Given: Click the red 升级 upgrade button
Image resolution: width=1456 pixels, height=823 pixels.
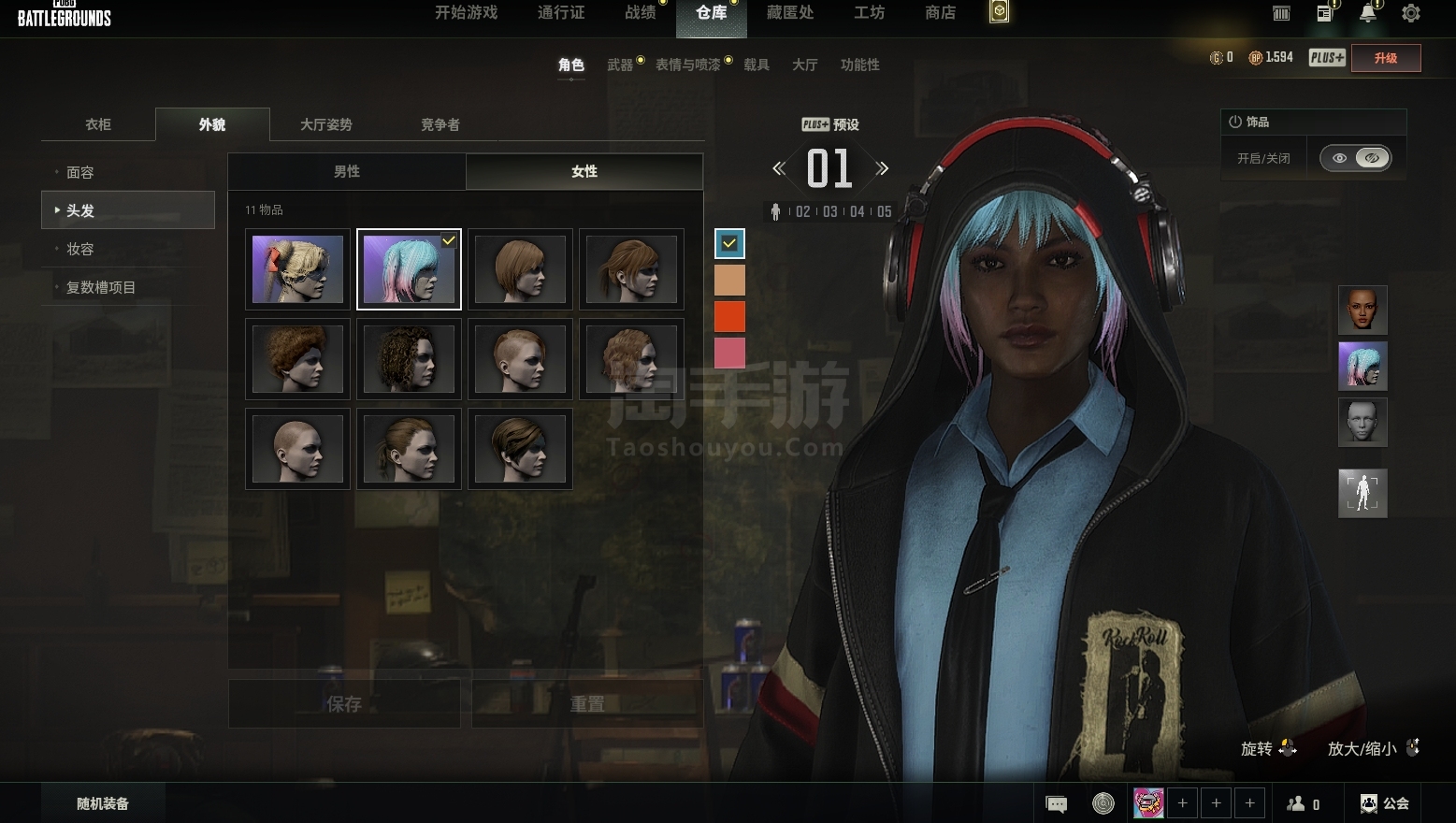Looking at the screenshot, I should pos(1385,58).
